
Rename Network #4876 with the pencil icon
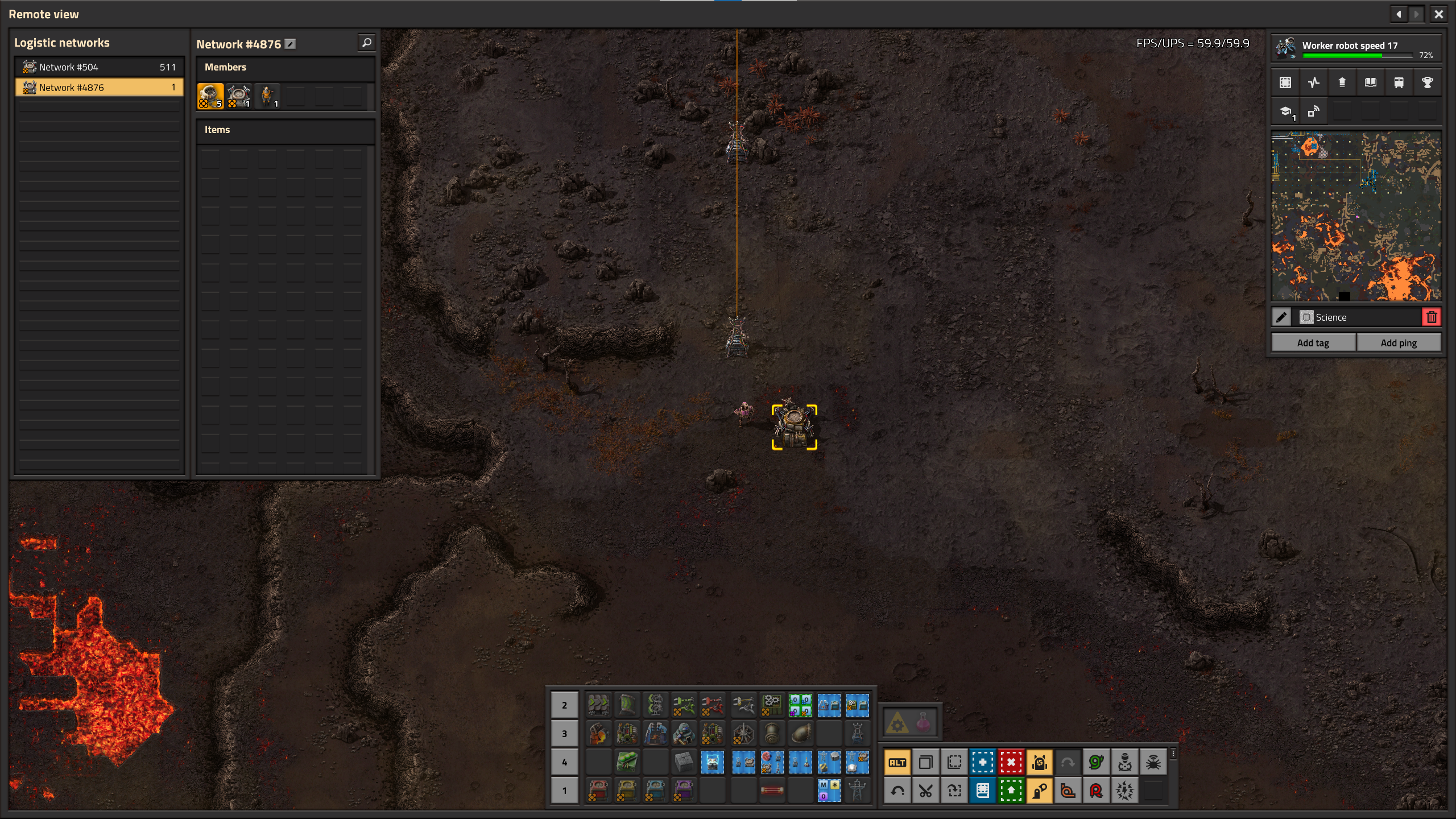coord(290,44)
